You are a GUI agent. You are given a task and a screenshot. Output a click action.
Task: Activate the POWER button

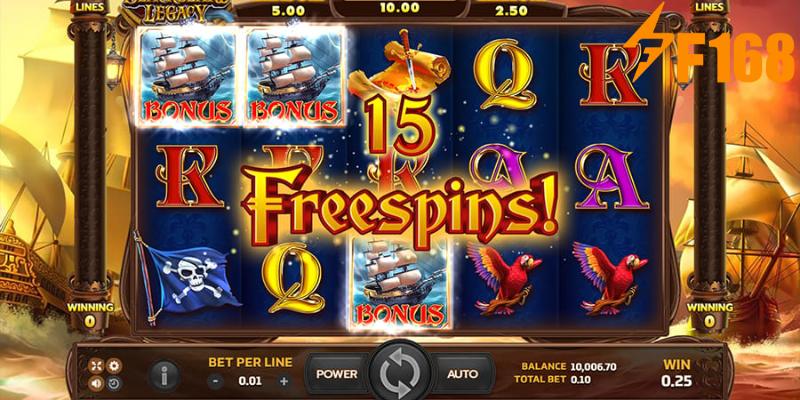(x=337, y=374)
